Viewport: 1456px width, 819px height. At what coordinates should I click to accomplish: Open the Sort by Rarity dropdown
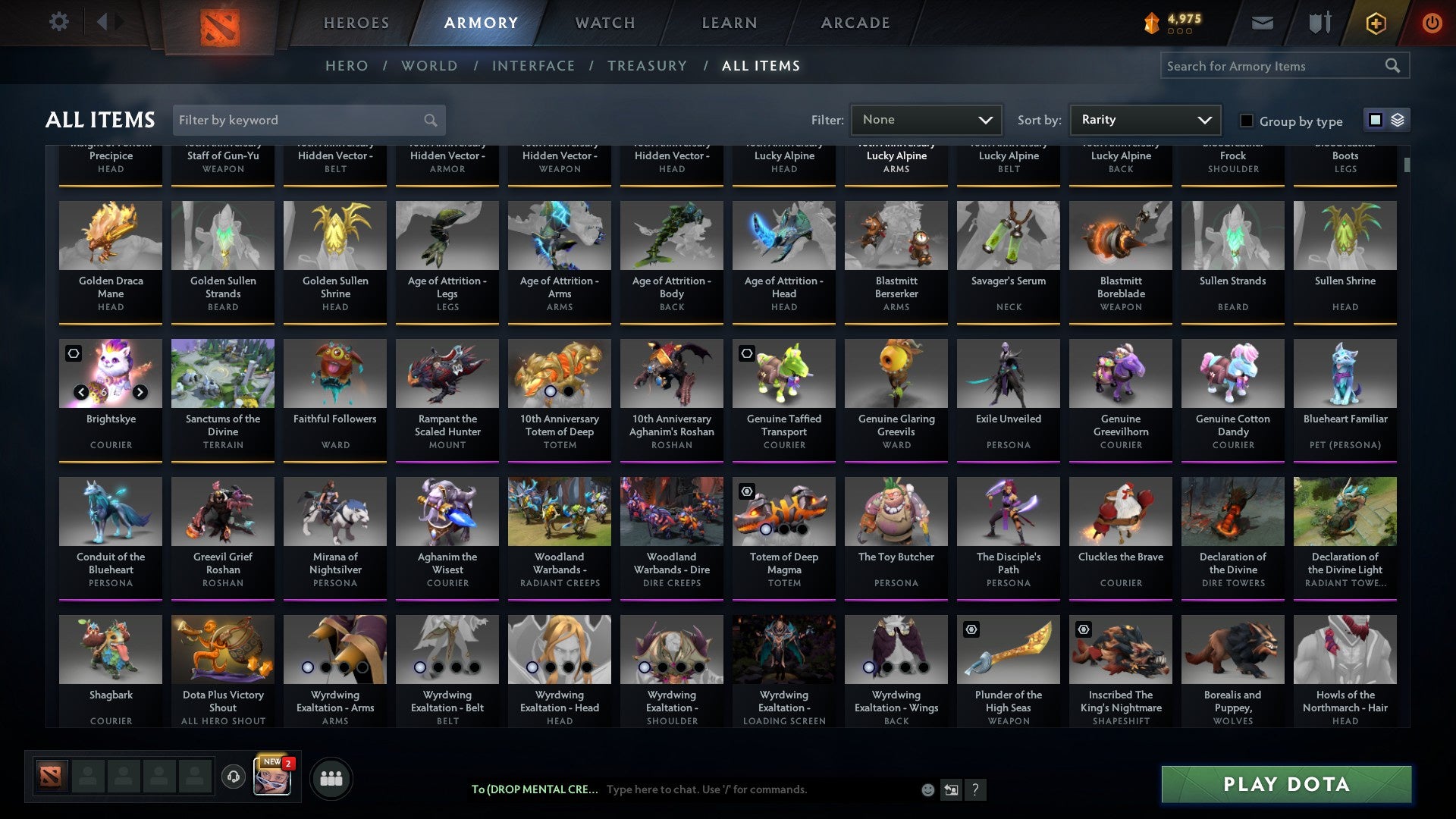pyautogui.click(x=1144, y=120)
